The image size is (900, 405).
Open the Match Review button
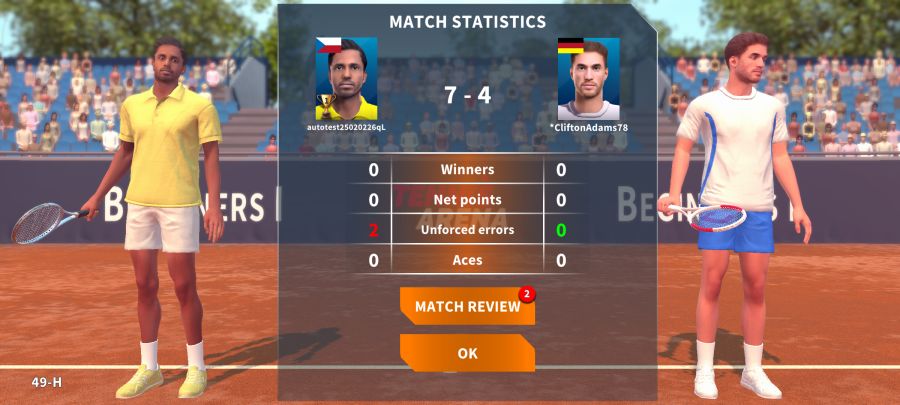467,307
